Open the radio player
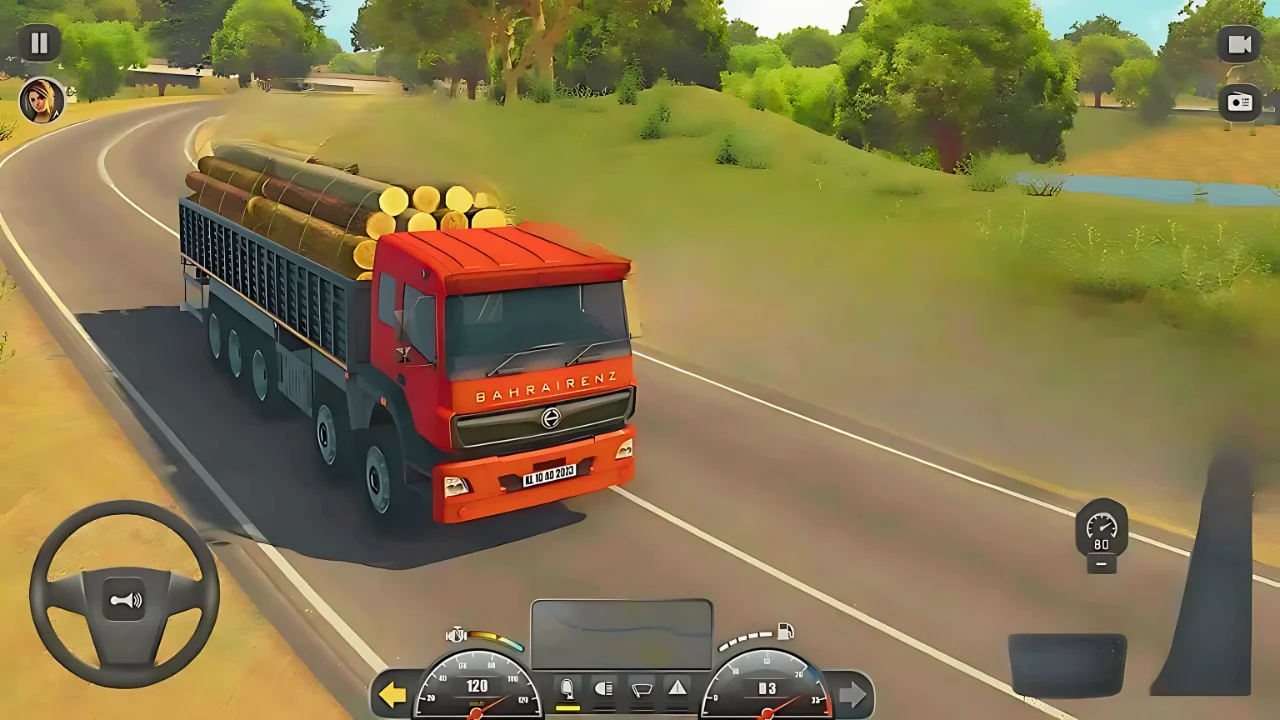The image size is (1280, 720). click(x=1240, y=102)
